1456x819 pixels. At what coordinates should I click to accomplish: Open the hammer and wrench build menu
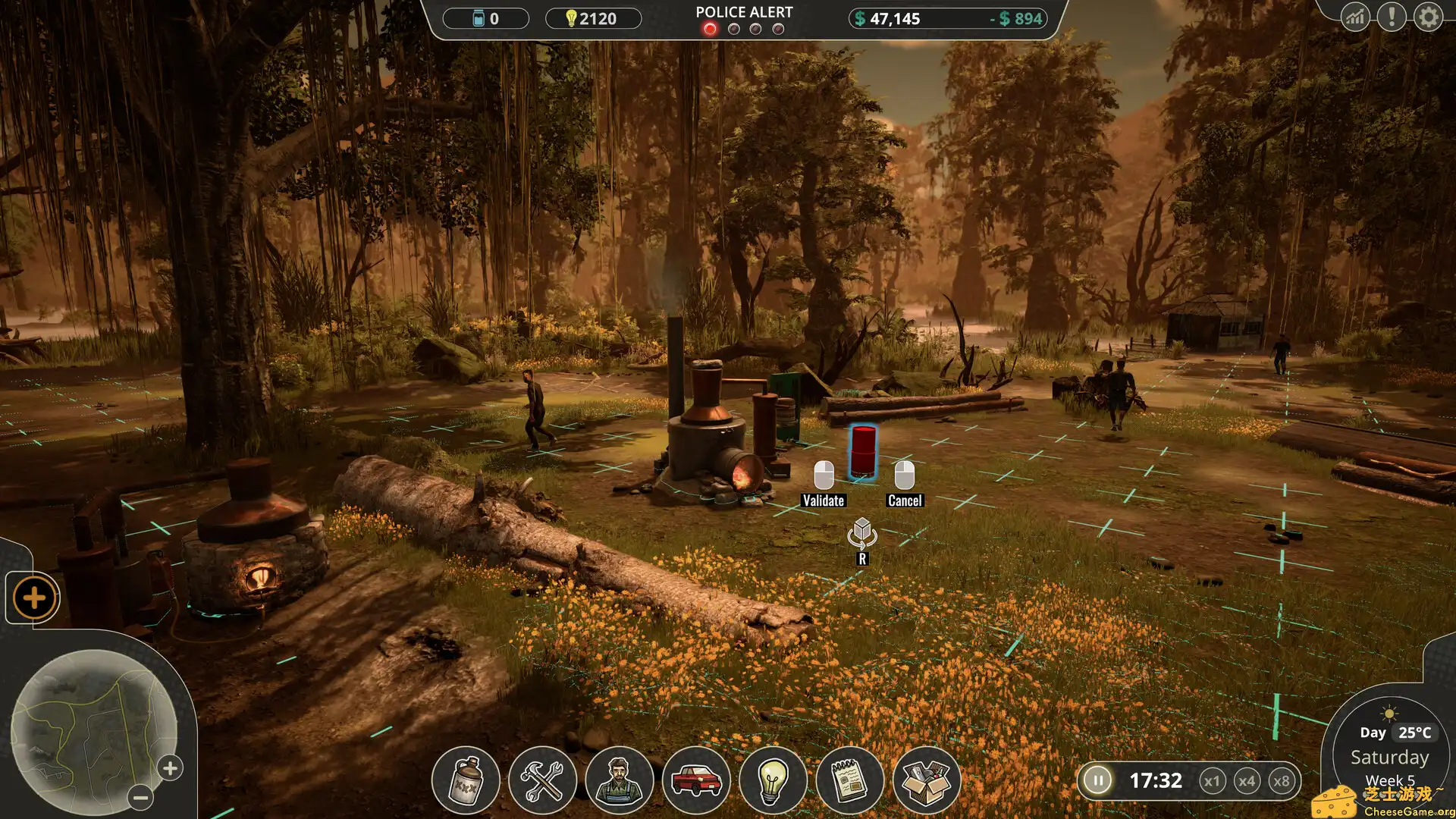point(542,780)
